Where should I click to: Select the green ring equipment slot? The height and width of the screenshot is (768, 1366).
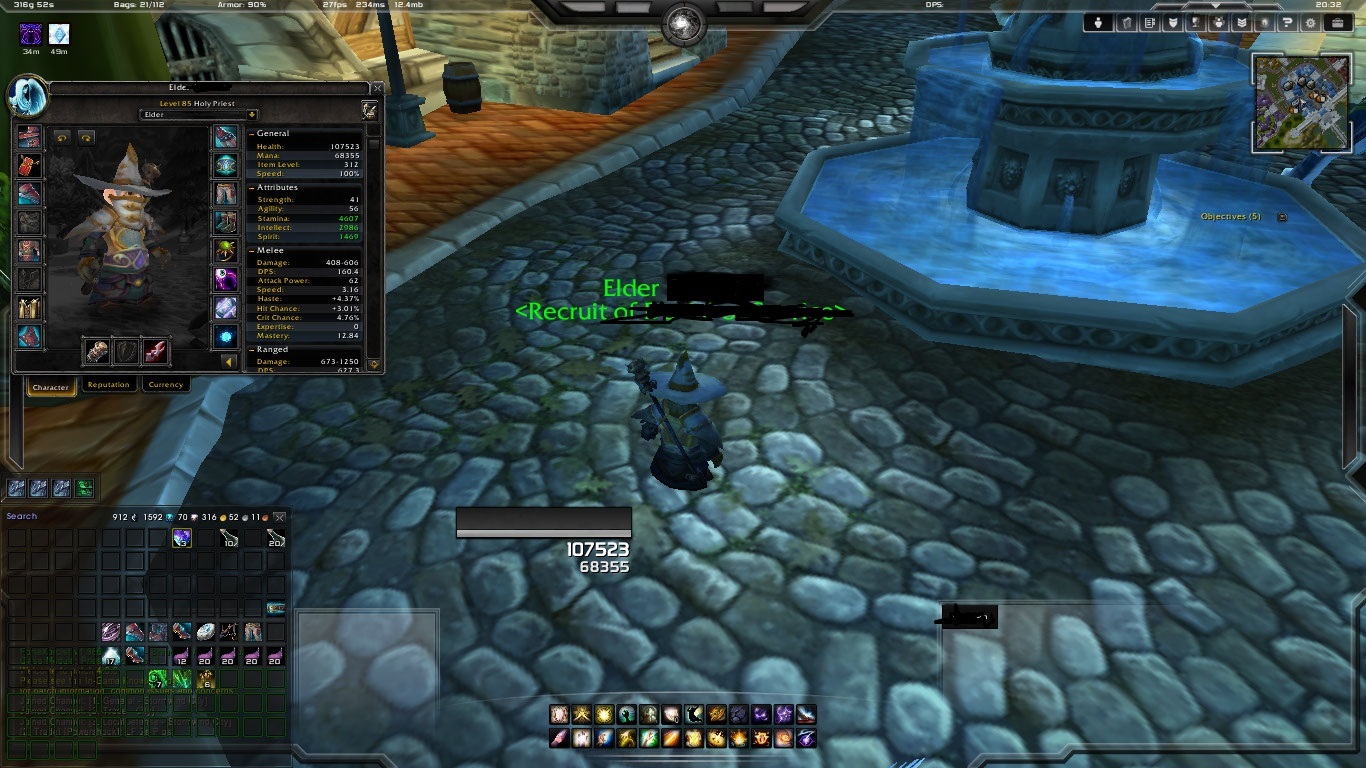click(225, 250)
